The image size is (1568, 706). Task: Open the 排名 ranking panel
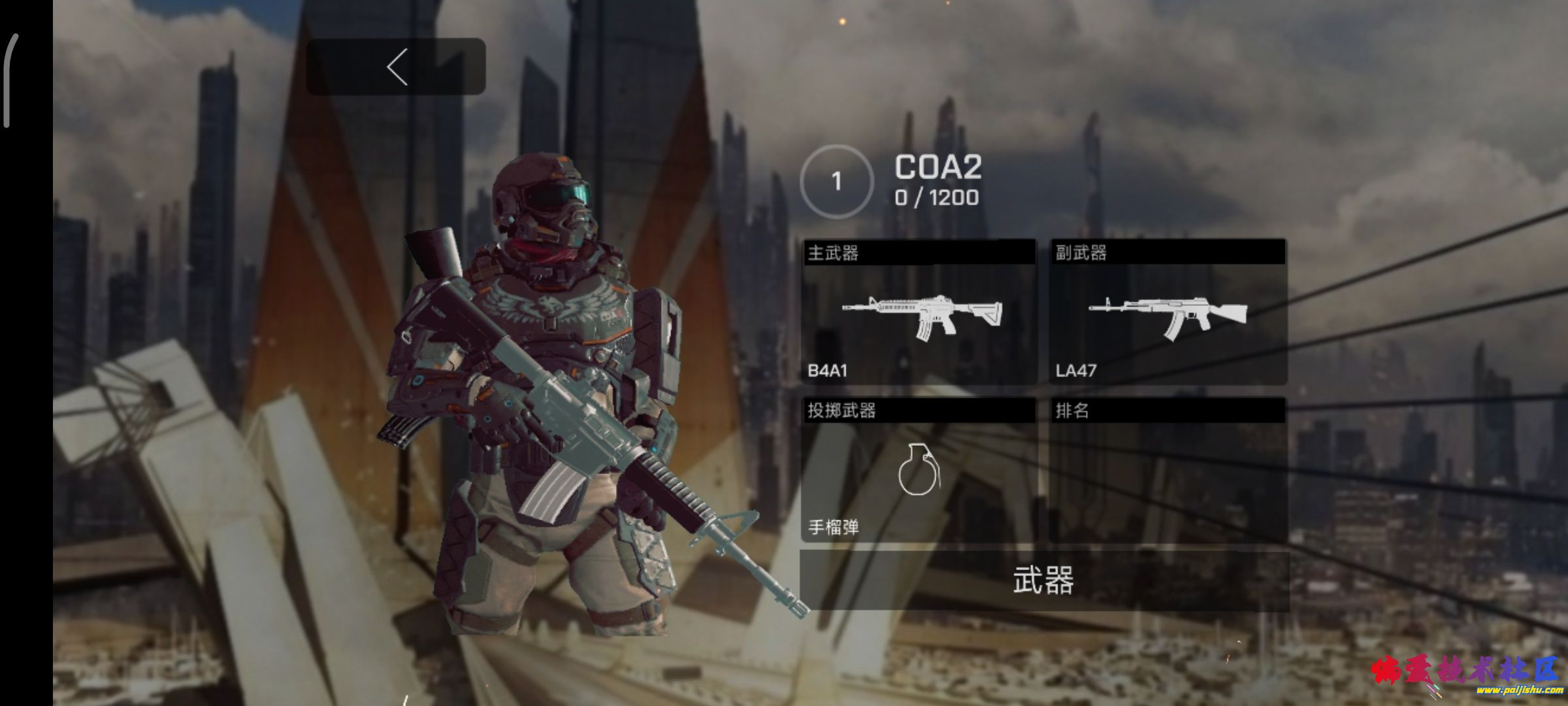1168,471
